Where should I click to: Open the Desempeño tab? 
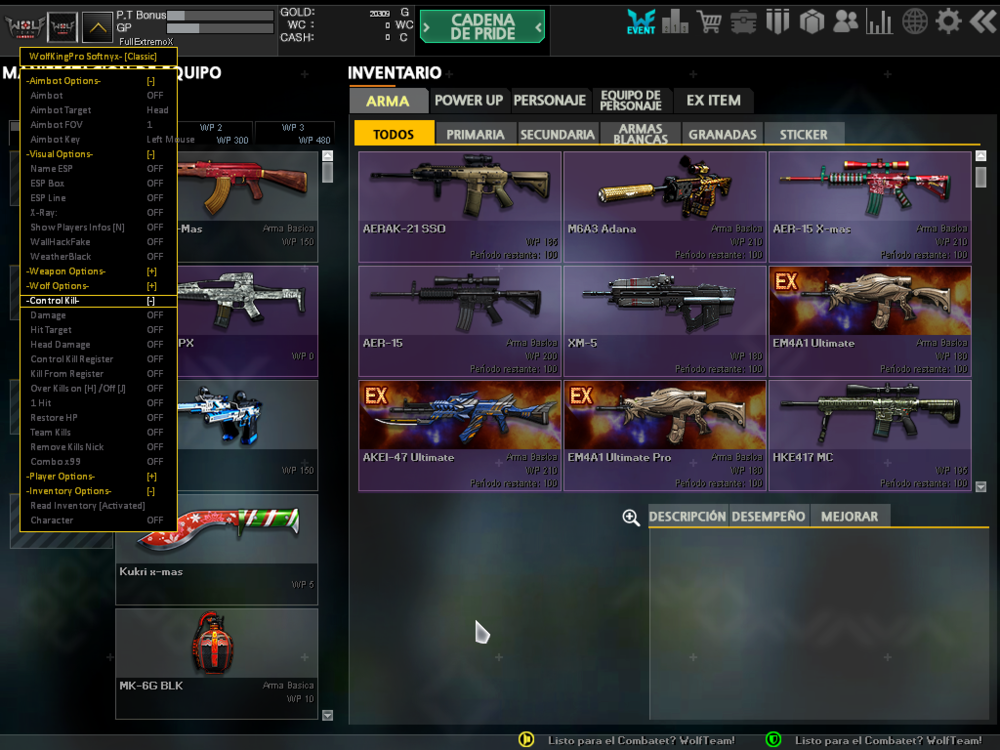tap(768, 517)
